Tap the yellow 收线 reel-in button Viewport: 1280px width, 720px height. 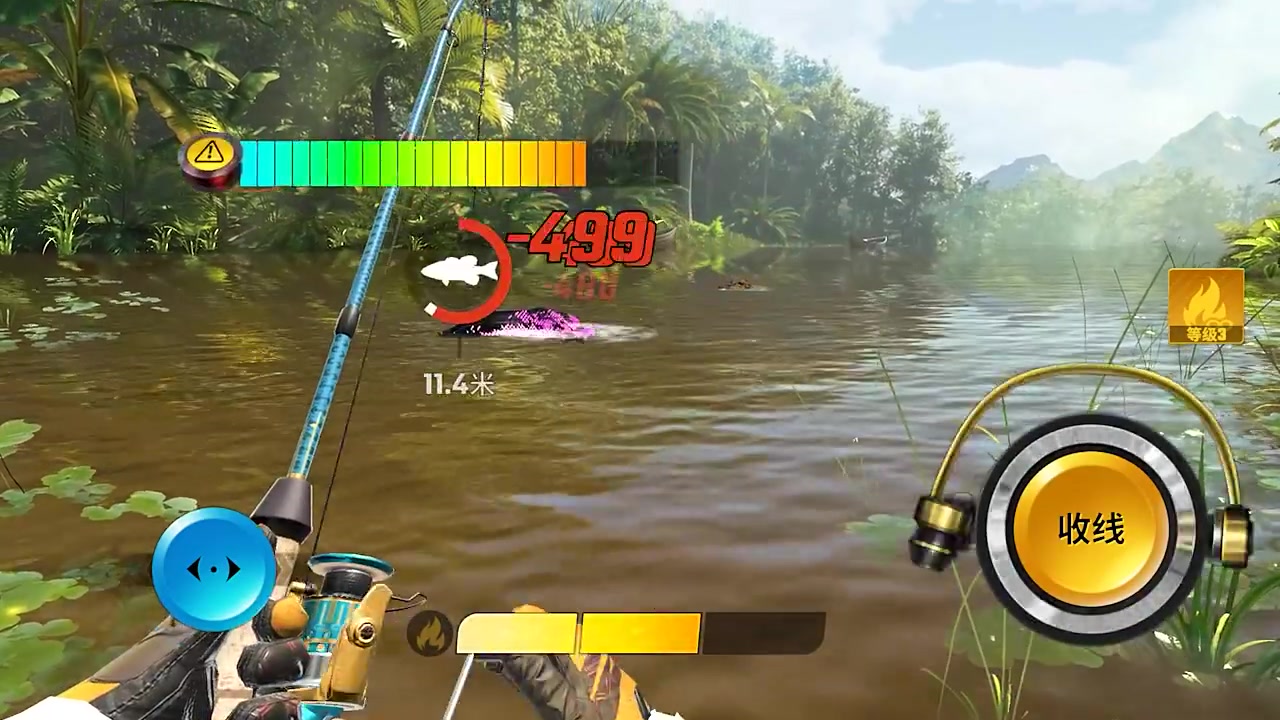point(1091,529)
